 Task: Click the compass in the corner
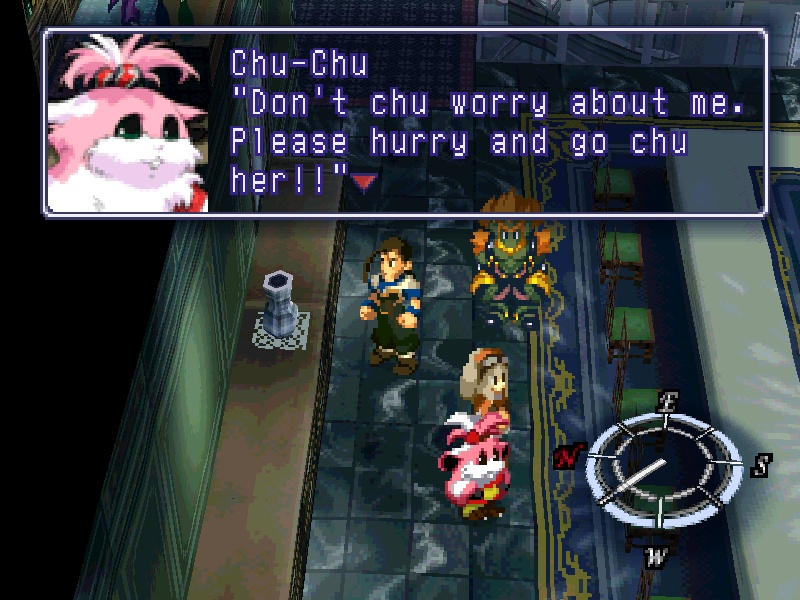[658, 466]
